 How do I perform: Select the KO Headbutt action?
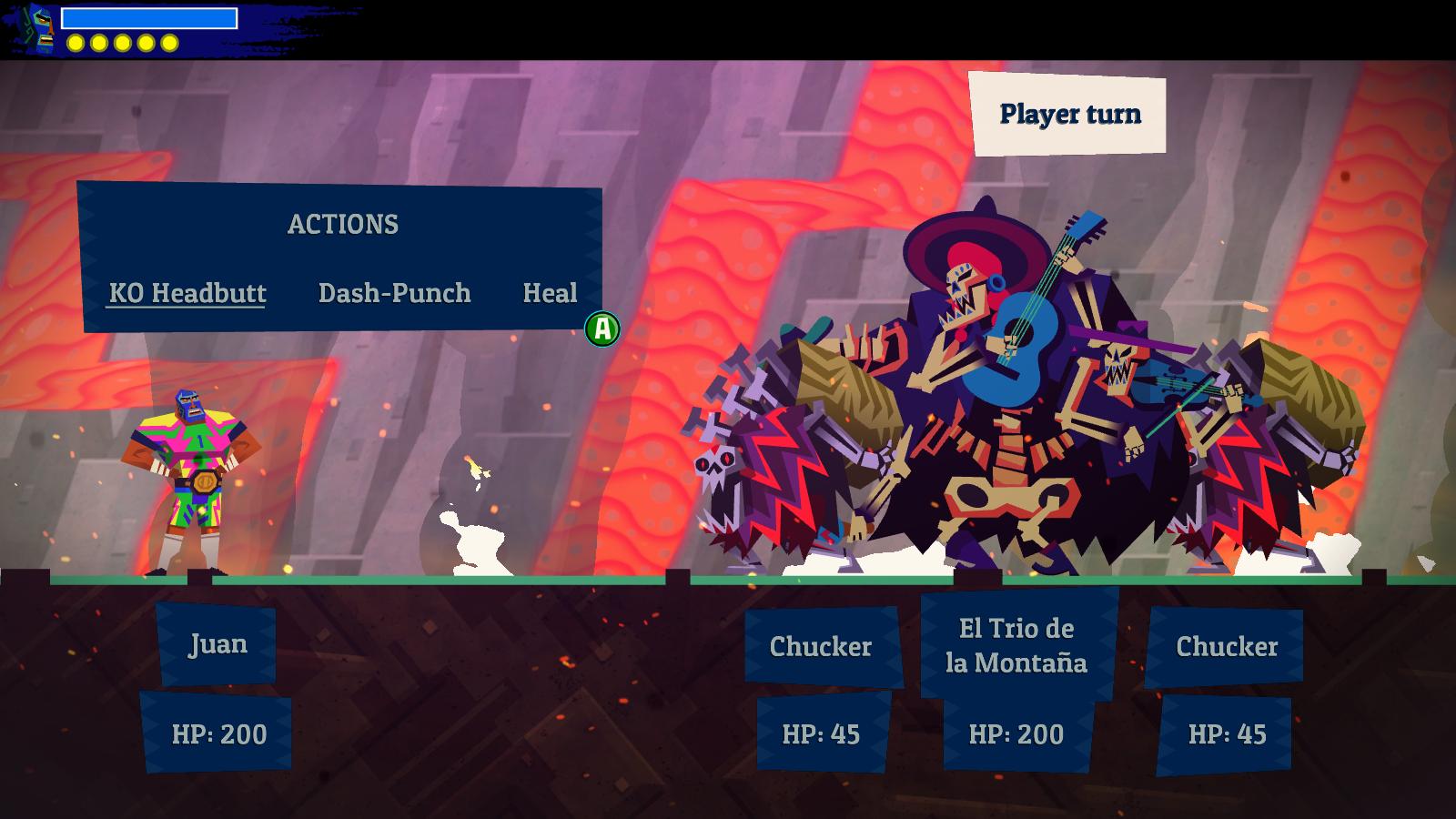tap(187, 293)
